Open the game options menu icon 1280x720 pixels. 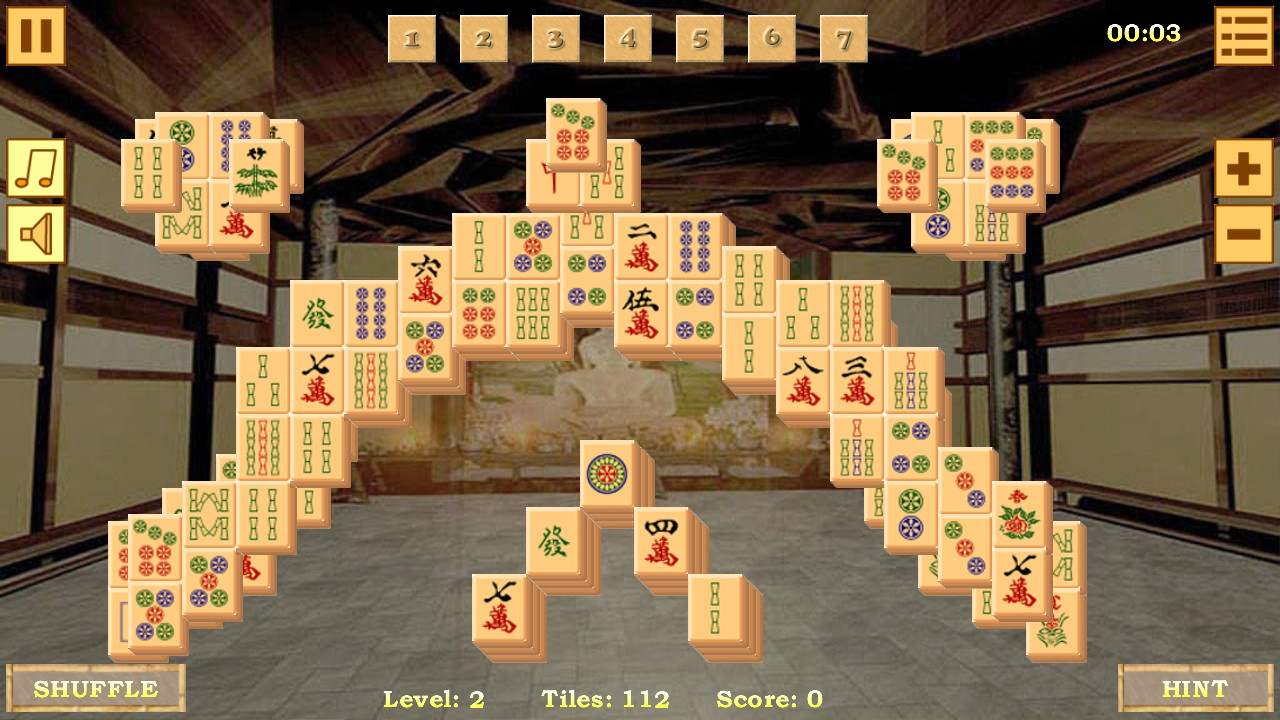tap(1243, 36)
